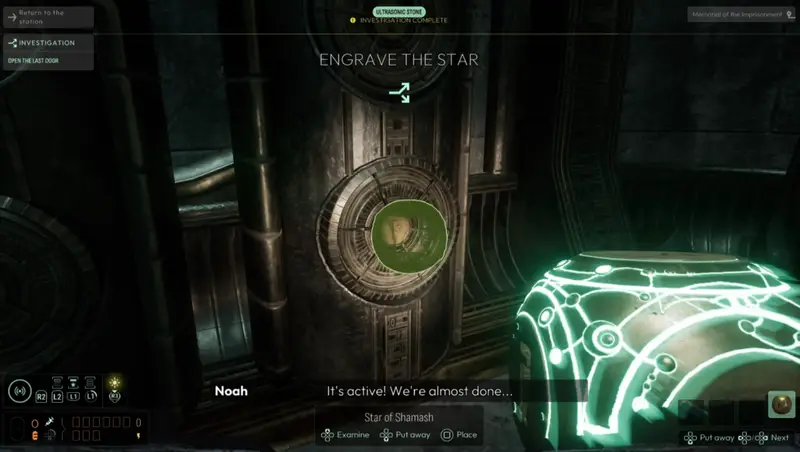
Task: Select the Return to the station objective
Action: pos(47,17)
